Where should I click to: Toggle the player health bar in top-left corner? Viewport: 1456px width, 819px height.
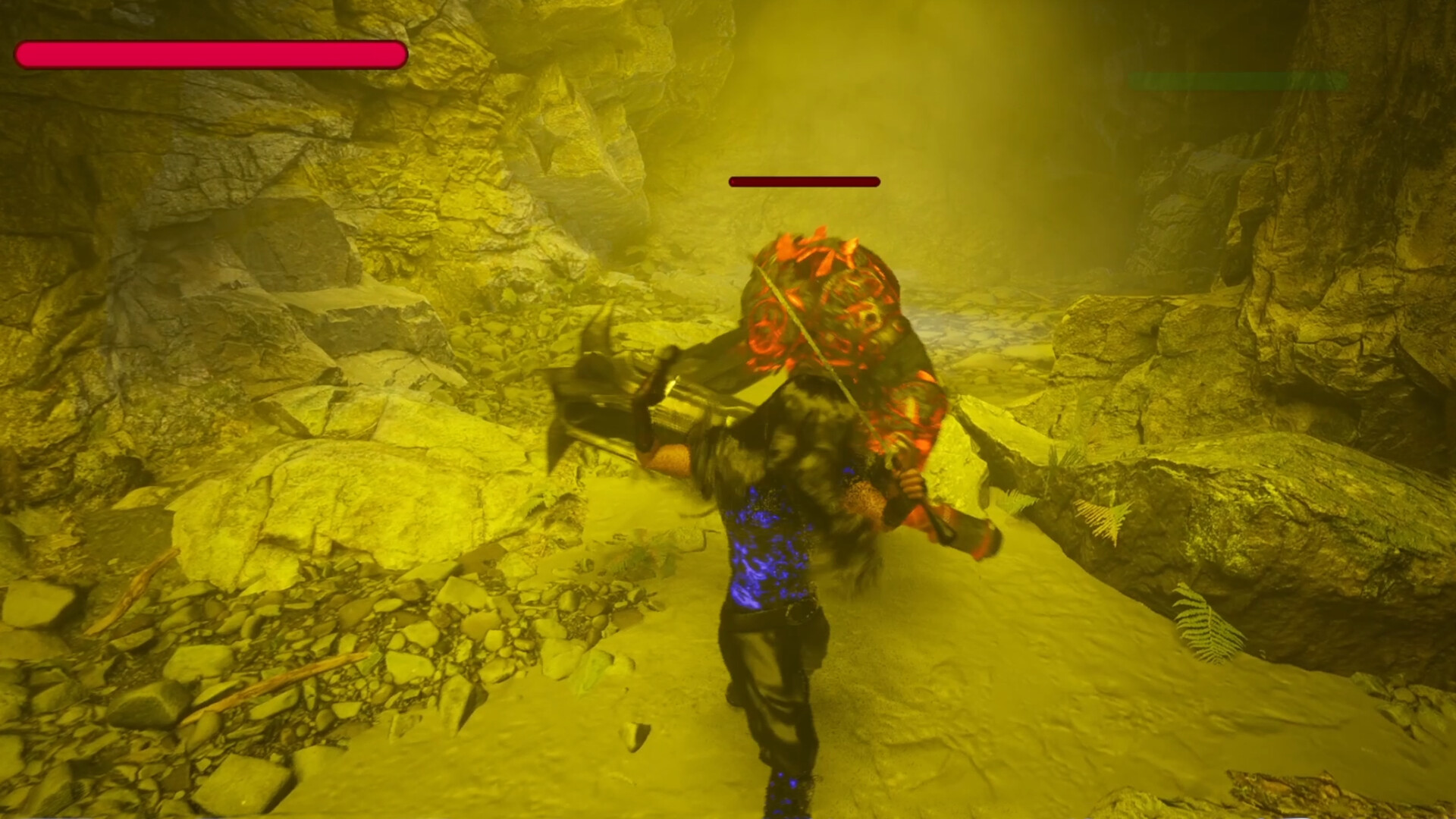212,53
